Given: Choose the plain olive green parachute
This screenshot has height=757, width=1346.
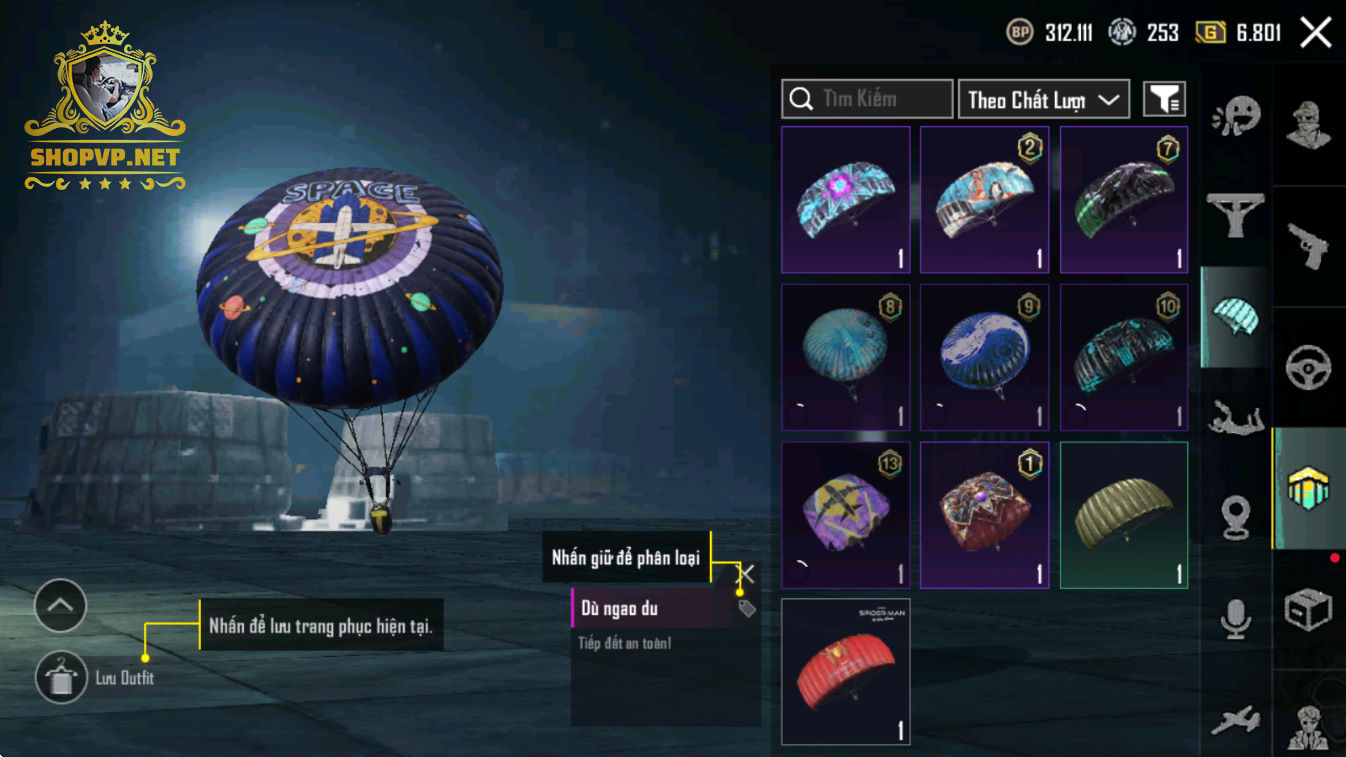Looking at the screenshot, I should 1123,514.
